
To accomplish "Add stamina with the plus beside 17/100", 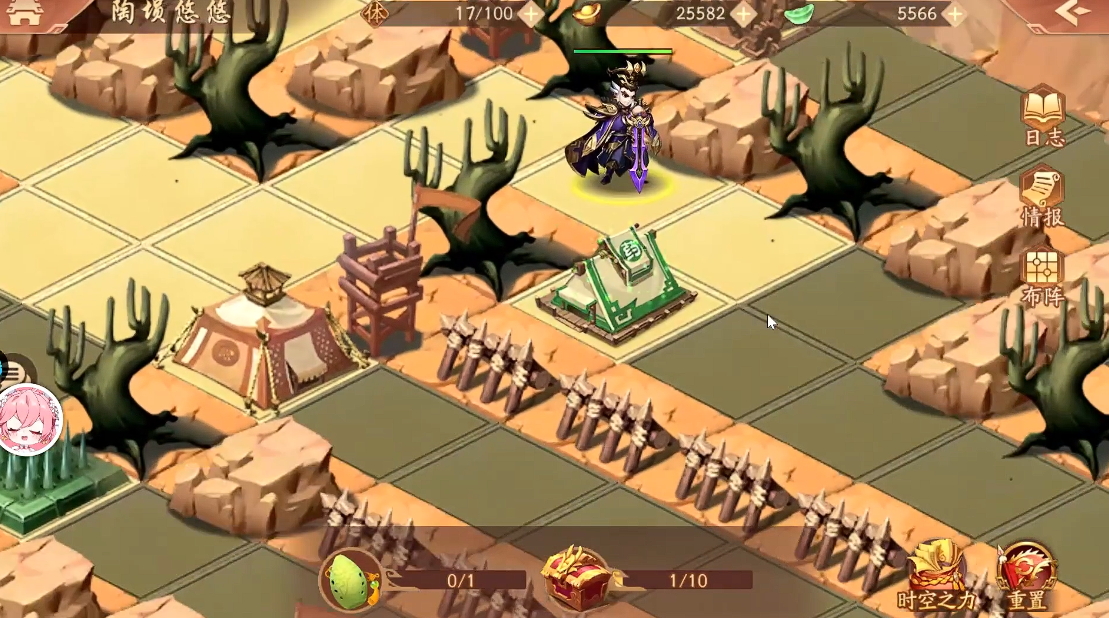I will pyautogui.click(x=531, y=14).
